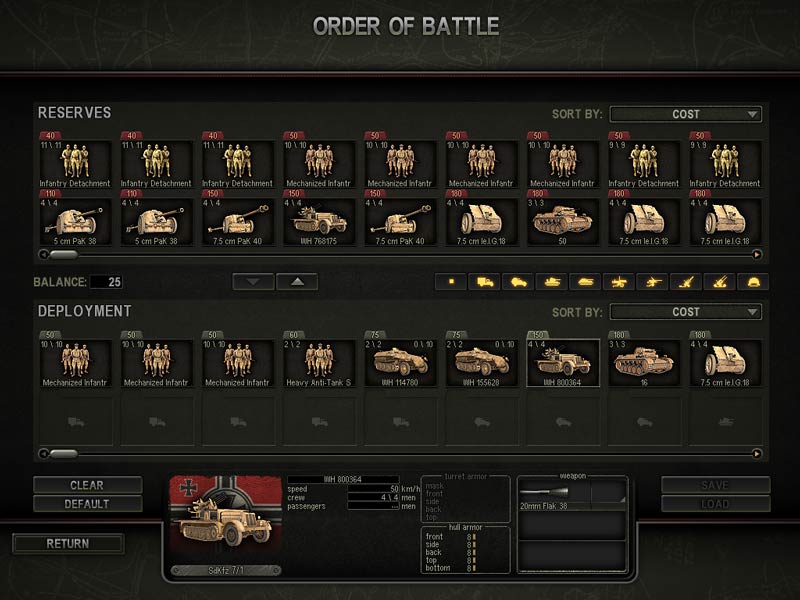The height and width of the screenshot is (600, 800).
Task: Click the CLEAR button
Action: pyautogui.click(x=86, y=485)
